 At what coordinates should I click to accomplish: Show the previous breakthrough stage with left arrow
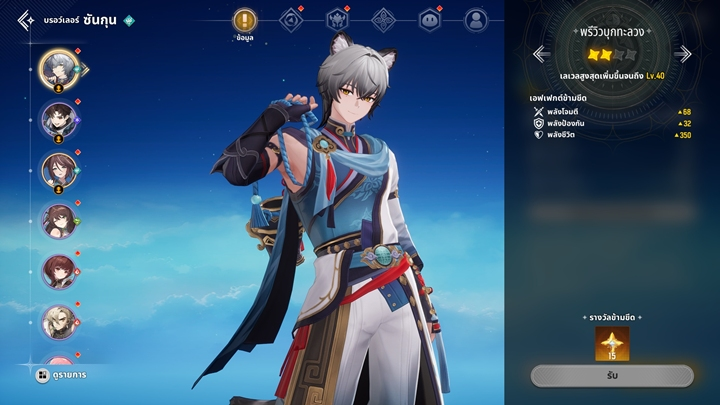click(x=540, y=54)
